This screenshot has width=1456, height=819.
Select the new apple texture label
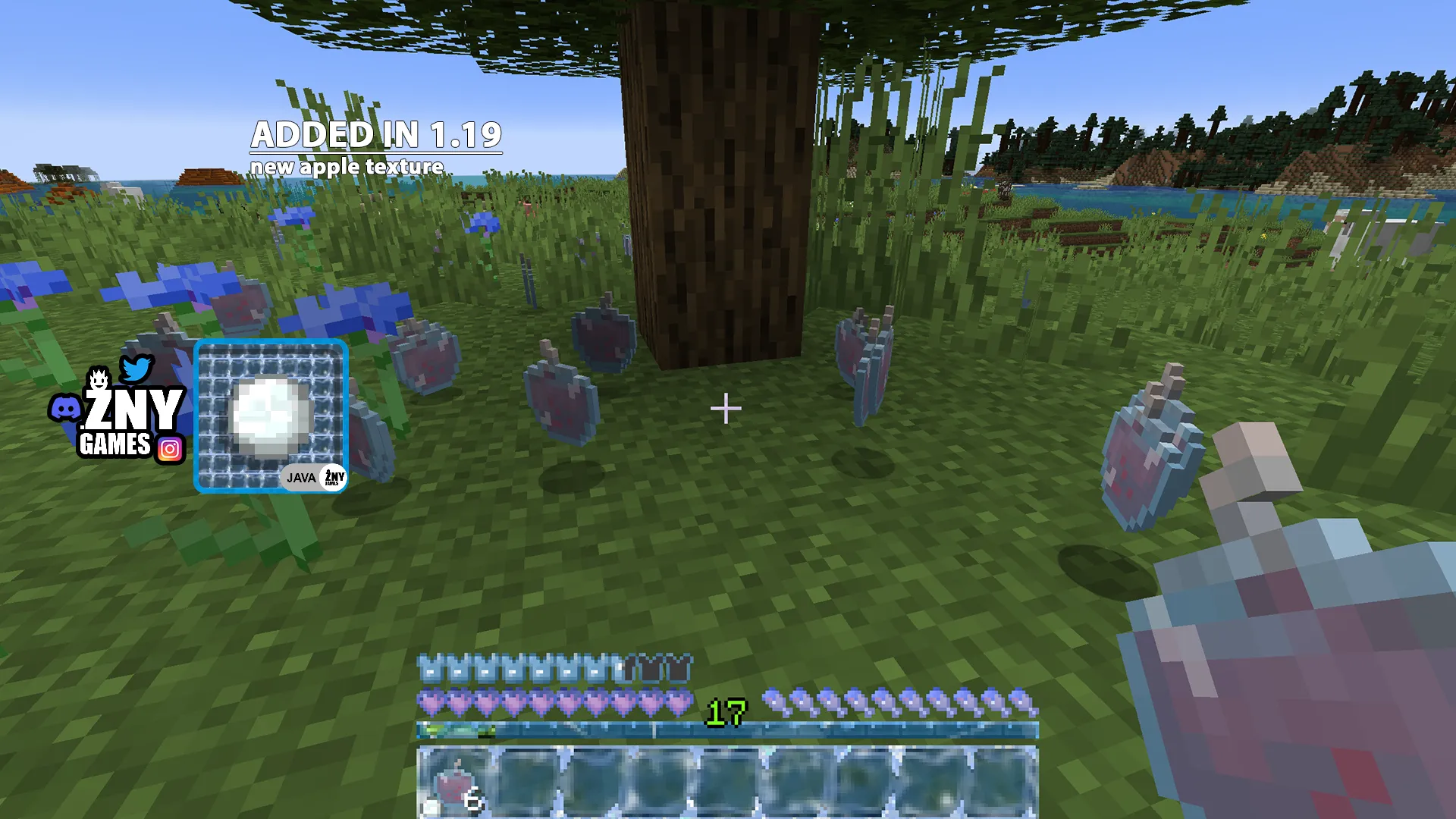(x=347, y=167)
